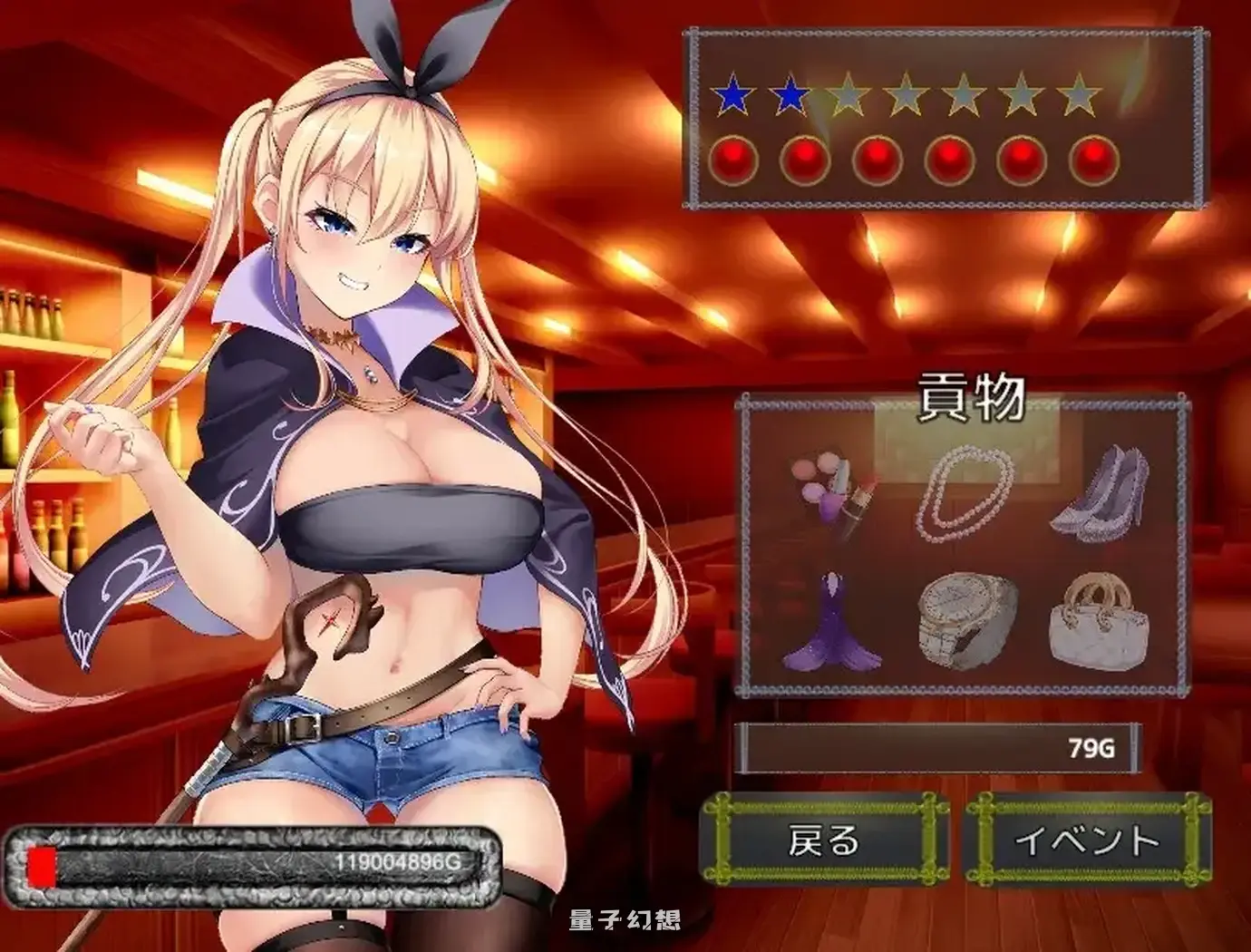Image resolution: width=1251 pixels, height=952 pixels.
Task: Toggle the third gray star
Action: [x=850, y=93]
